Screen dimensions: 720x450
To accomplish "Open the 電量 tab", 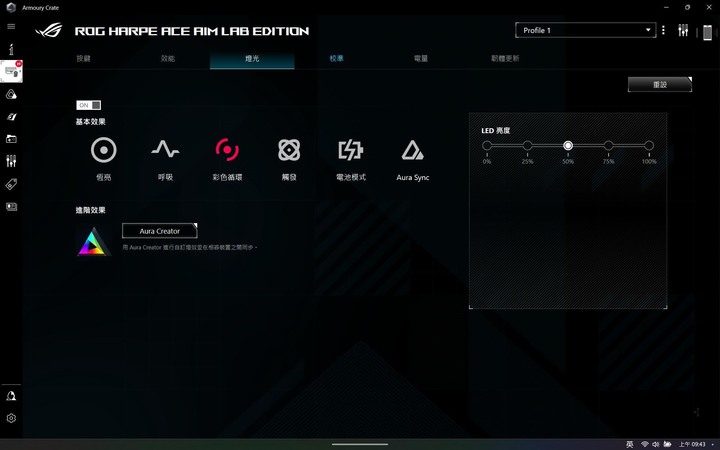I will 421,59.
